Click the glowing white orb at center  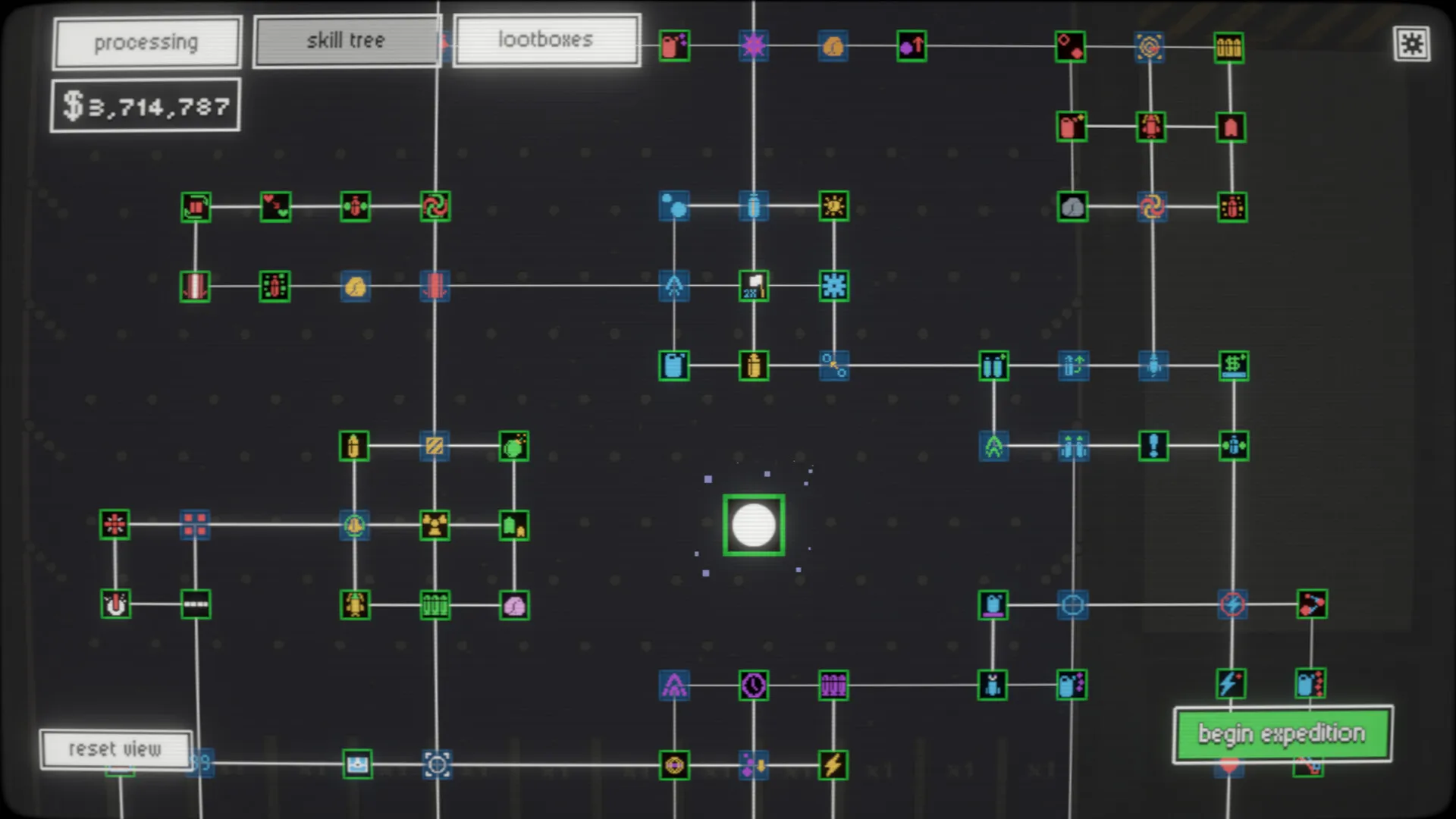(753, 524)
